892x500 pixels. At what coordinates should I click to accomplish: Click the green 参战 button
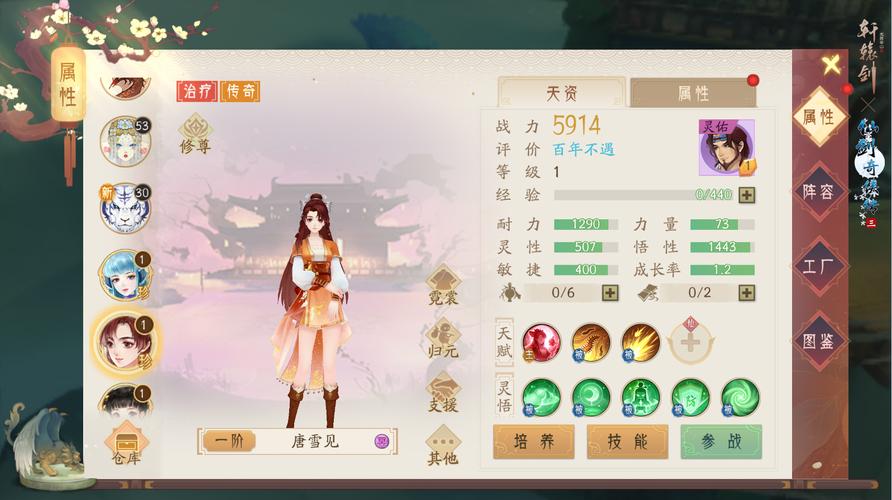click(x=721, y=442)
